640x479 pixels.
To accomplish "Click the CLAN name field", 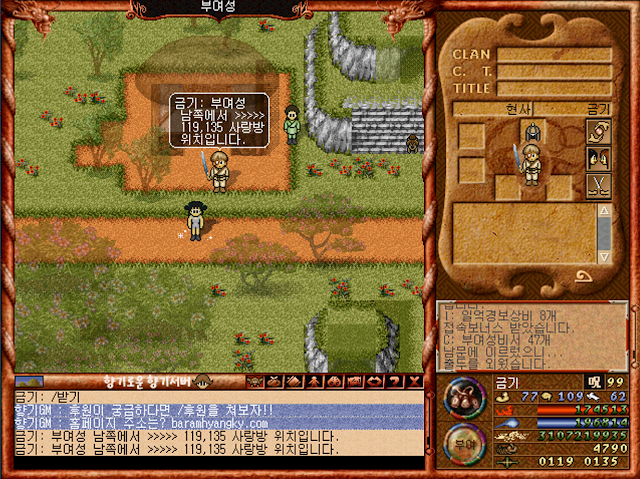I will (553, 55).
